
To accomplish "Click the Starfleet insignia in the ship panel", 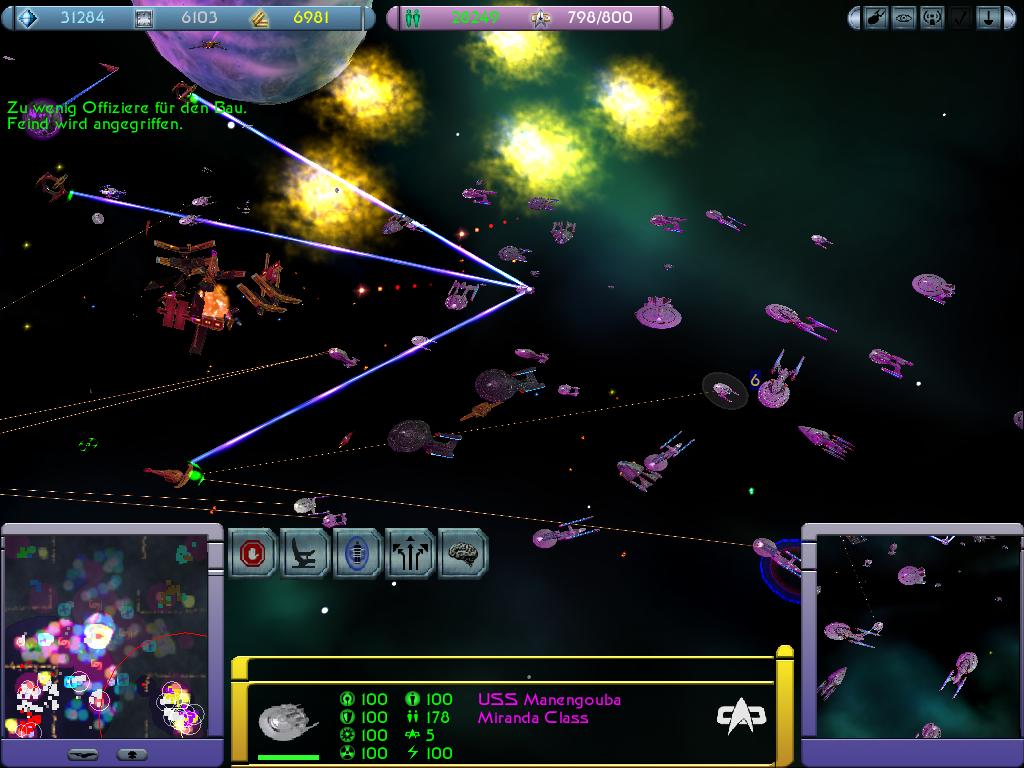I will point(741,715).
